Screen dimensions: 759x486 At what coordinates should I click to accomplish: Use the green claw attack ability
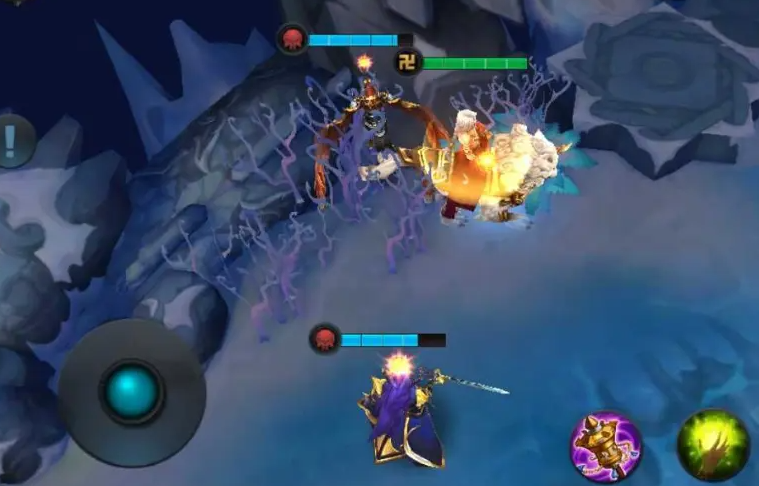click(712, 446)
